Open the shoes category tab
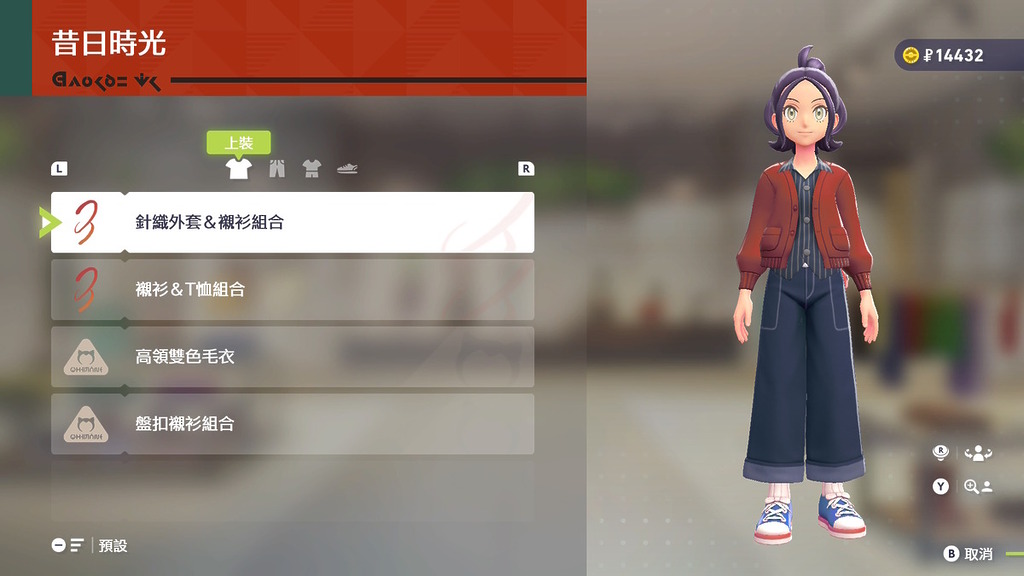Screen dimensions: 1024x576 [347, 168]
